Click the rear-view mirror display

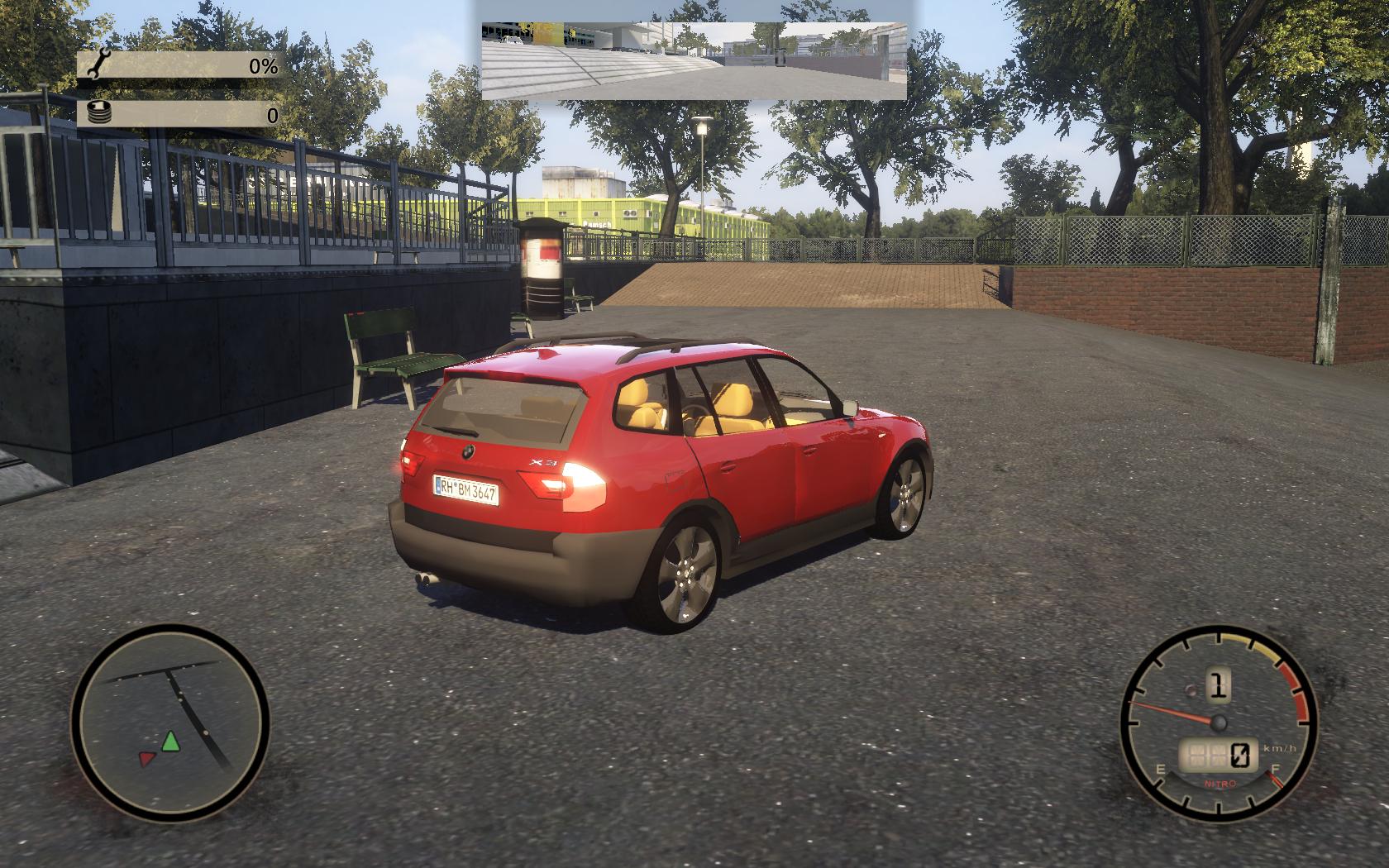pyautogui.click(x=694, y=61)
